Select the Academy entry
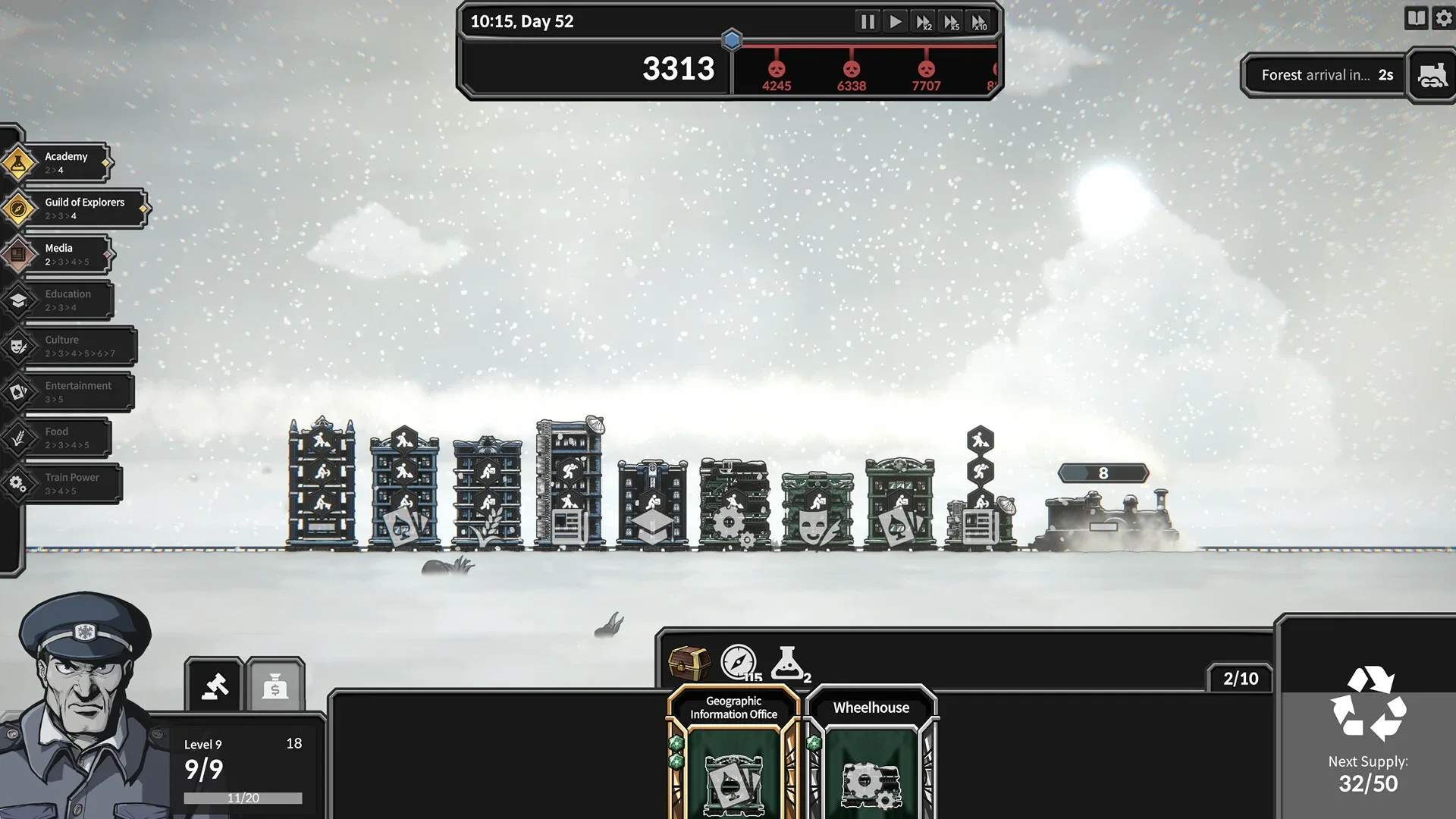The height and width of the screenshot is (819, 1456). point(64,162)
